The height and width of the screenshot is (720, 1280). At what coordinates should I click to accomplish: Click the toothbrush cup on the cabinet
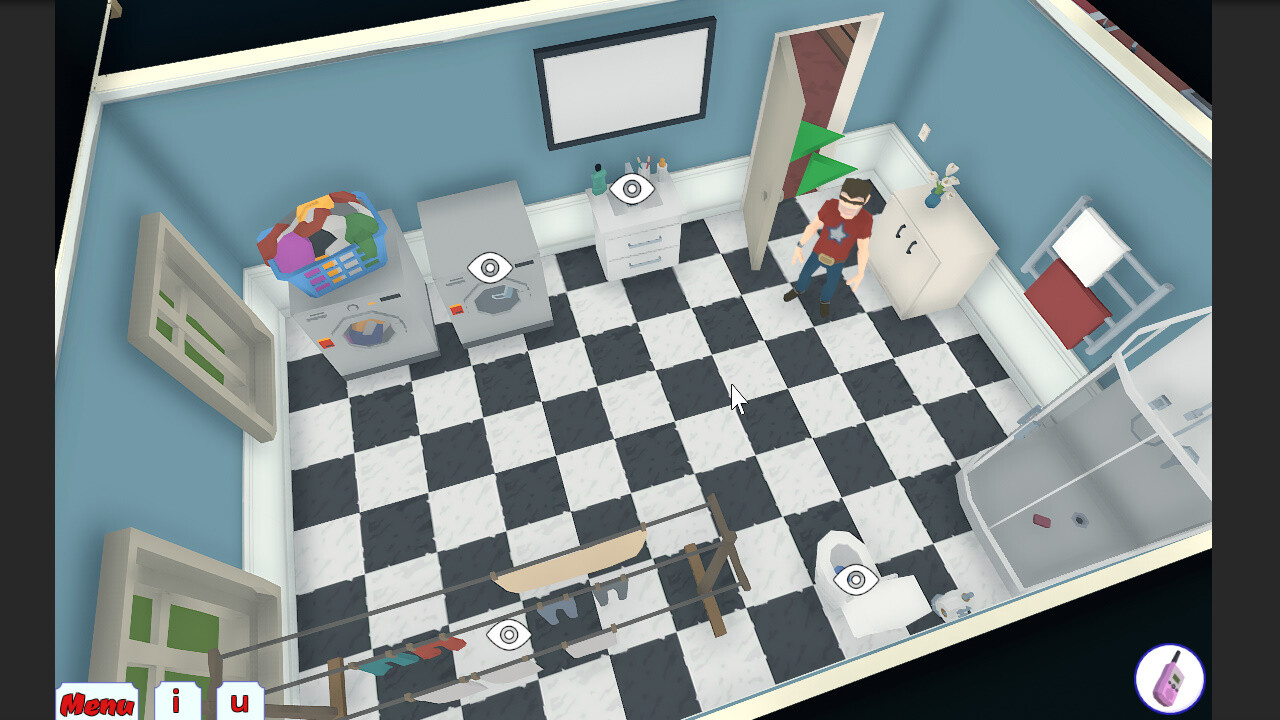(x=645, y=165)
